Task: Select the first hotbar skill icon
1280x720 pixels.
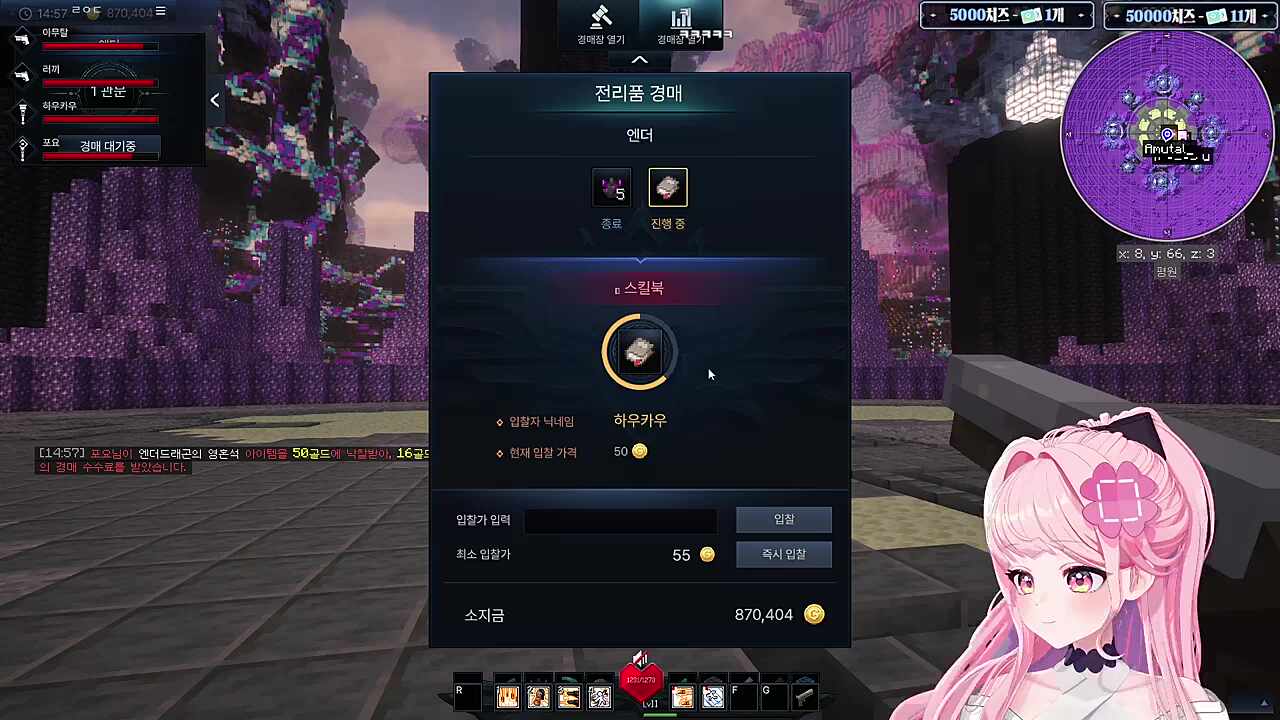Action: [508, 695]
